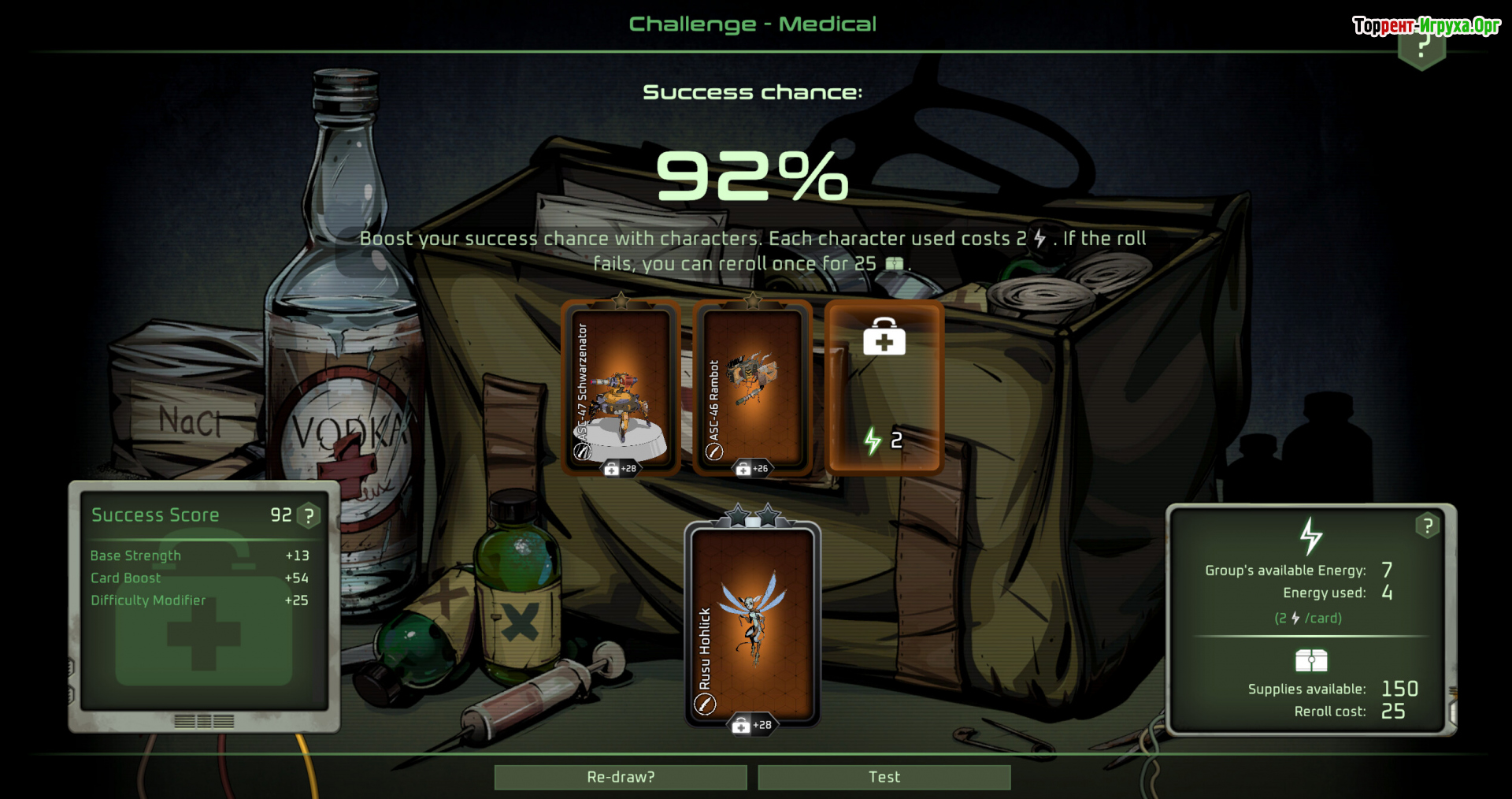The width and height of the screenshot is (1512, 799).
Task: Choose the ASC-46 Rambot card
Action: tap(752, 388)
